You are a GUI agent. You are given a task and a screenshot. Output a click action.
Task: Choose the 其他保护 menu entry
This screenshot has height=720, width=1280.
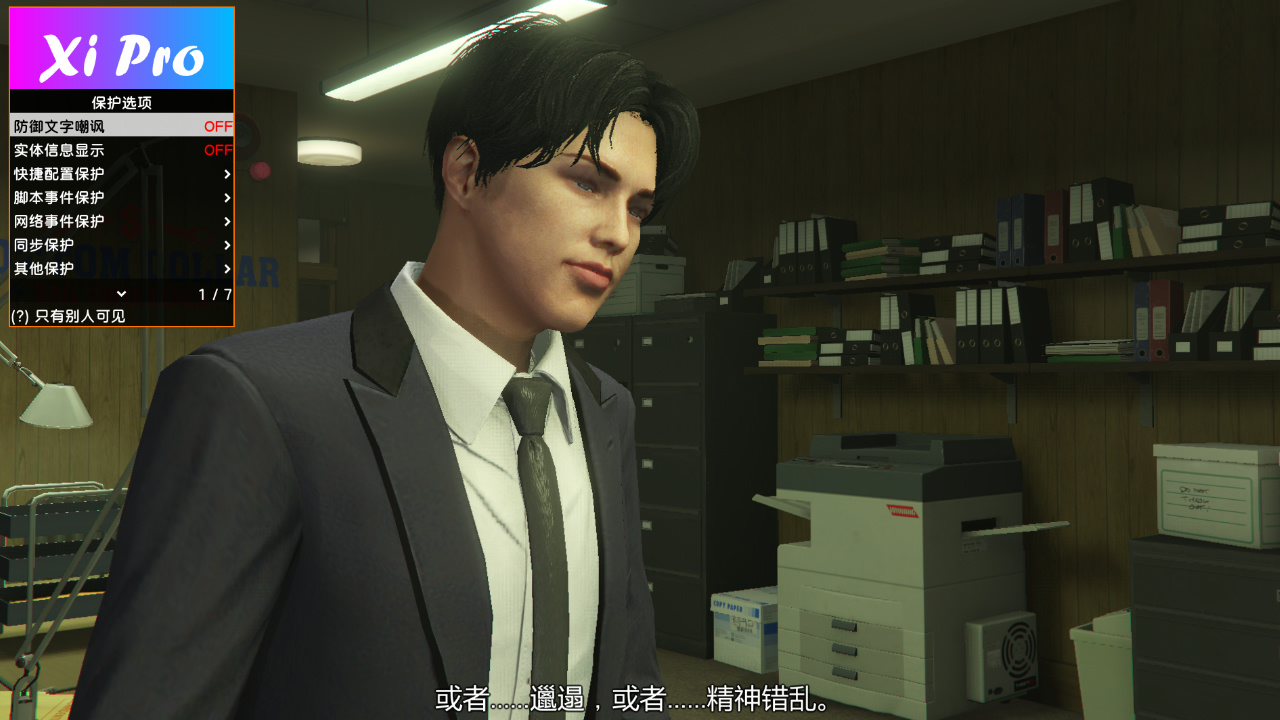pyautogui.click(x=121, y=269)
